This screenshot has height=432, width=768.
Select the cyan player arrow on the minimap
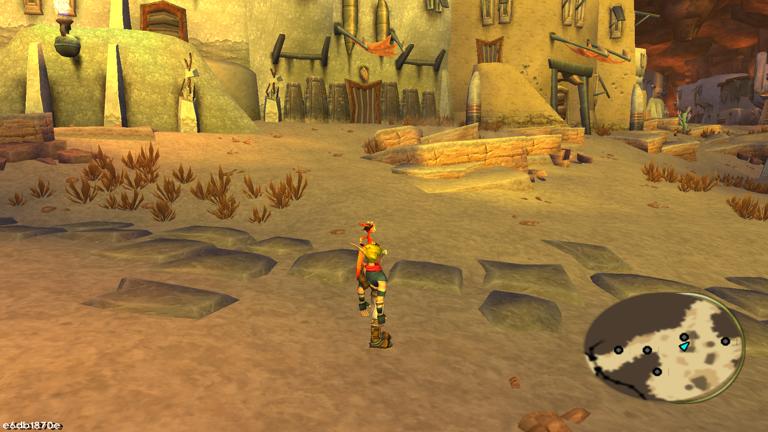coord(684,346)
